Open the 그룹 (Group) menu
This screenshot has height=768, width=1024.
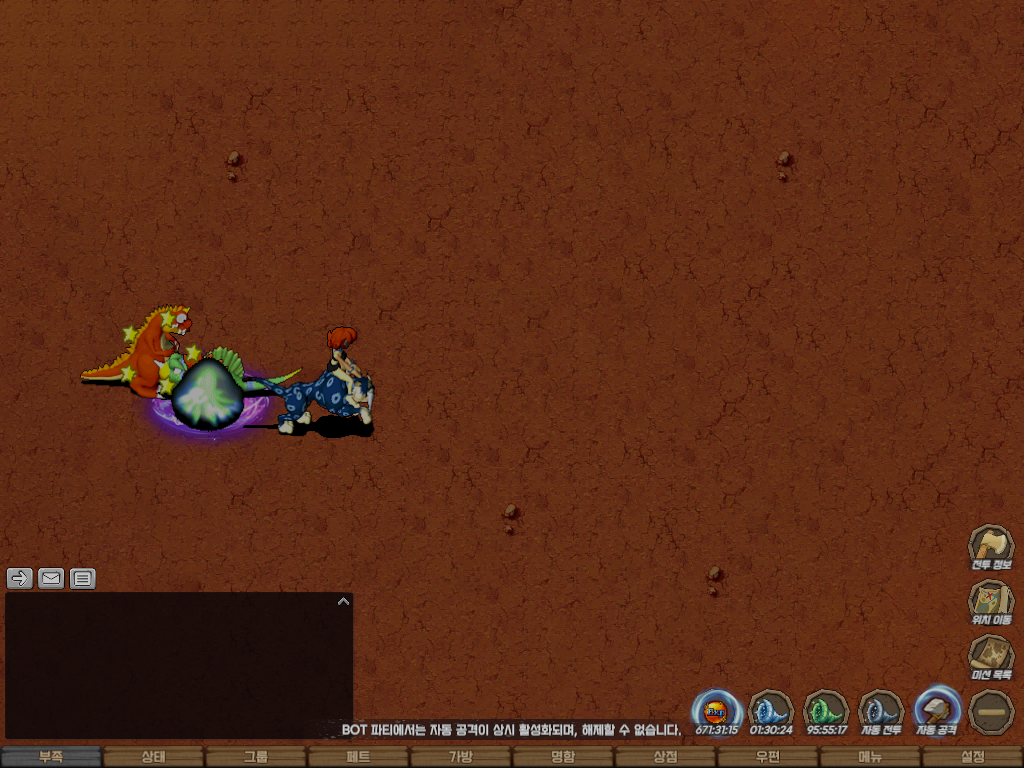pos(256,757)
